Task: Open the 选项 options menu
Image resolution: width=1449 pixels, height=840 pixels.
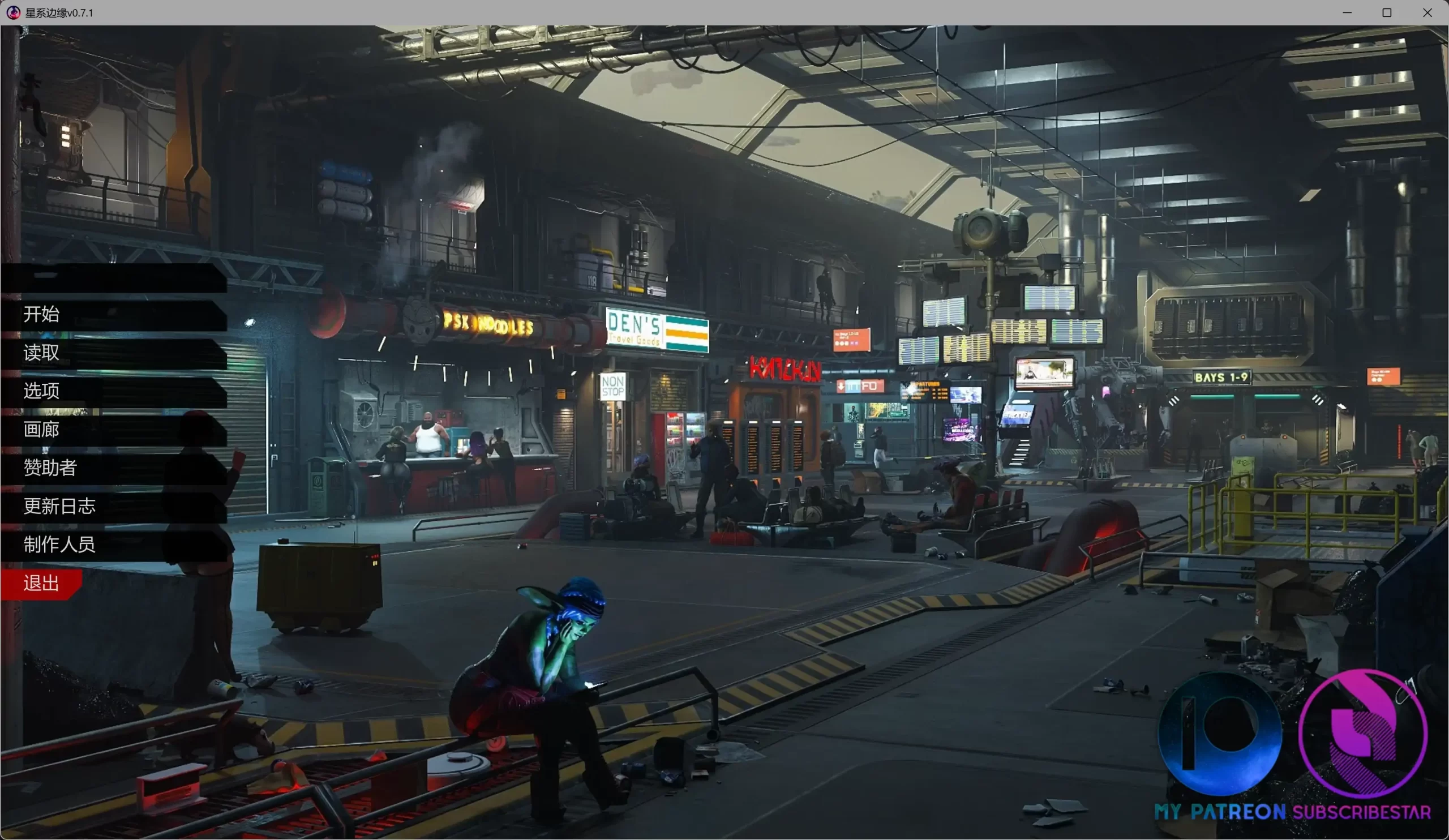Action: 41,391
